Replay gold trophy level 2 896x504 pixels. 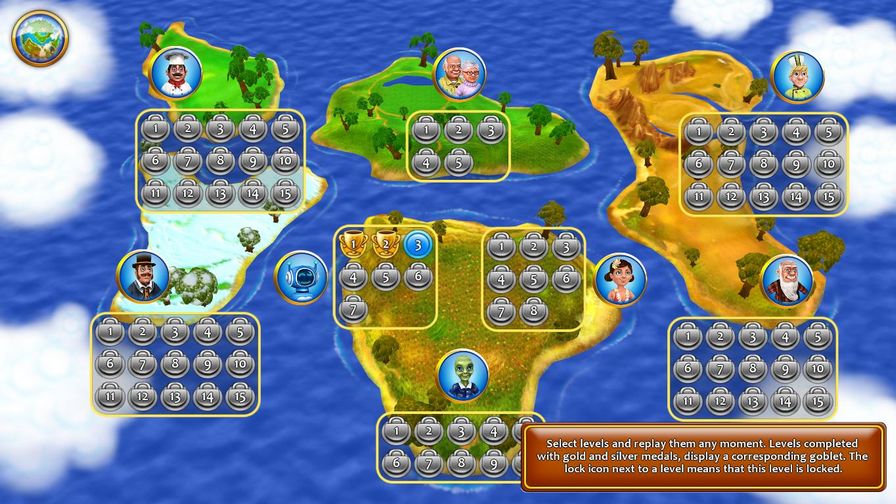tap(385, 244)
